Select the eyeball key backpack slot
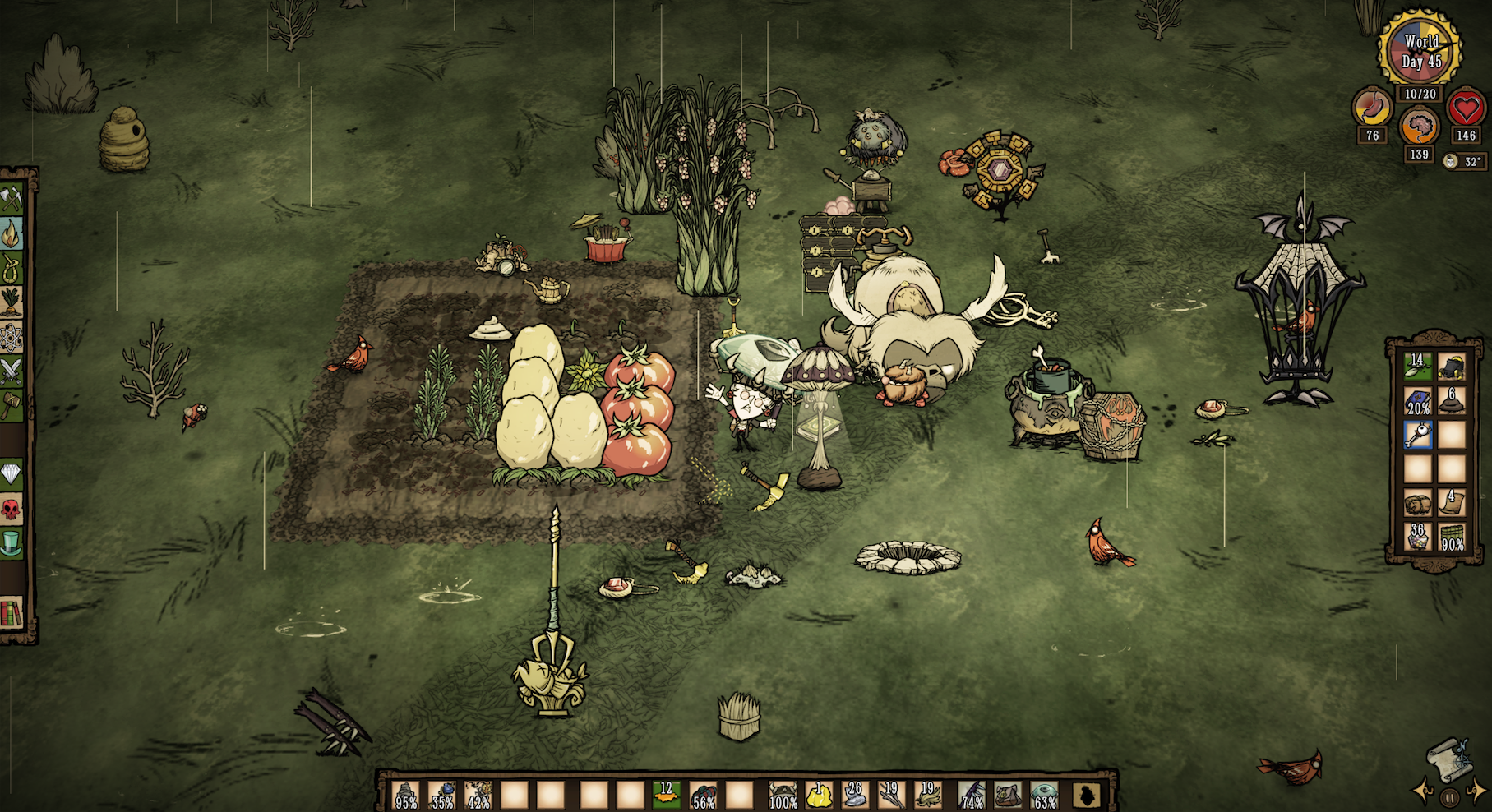This screenshot has width=1492, height=812. coord(1418,436)
